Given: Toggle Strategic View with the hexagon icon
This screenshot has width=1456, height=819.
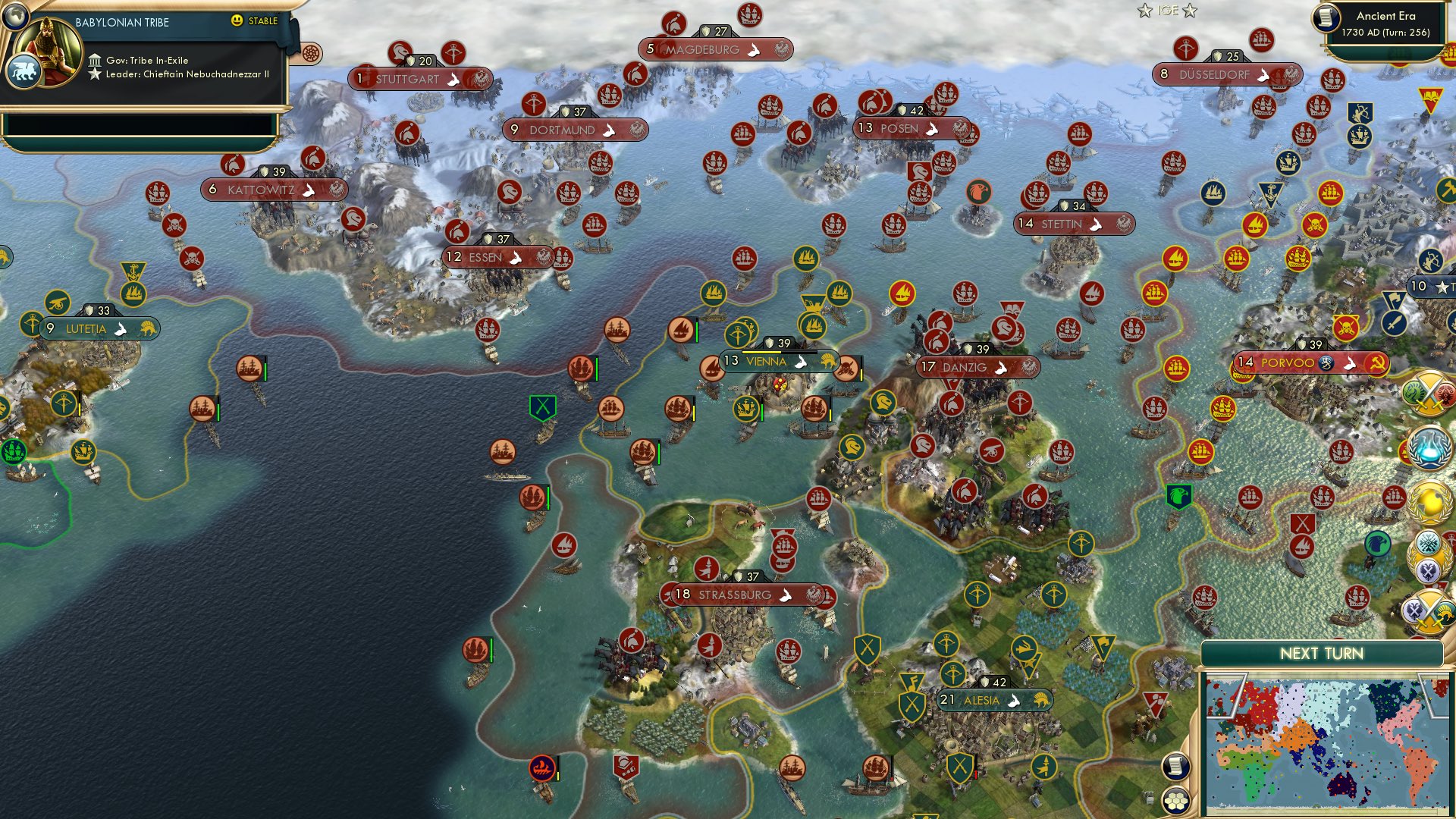Looking at the screenshot, I should pyautogui.click(x=1176, y=802).
